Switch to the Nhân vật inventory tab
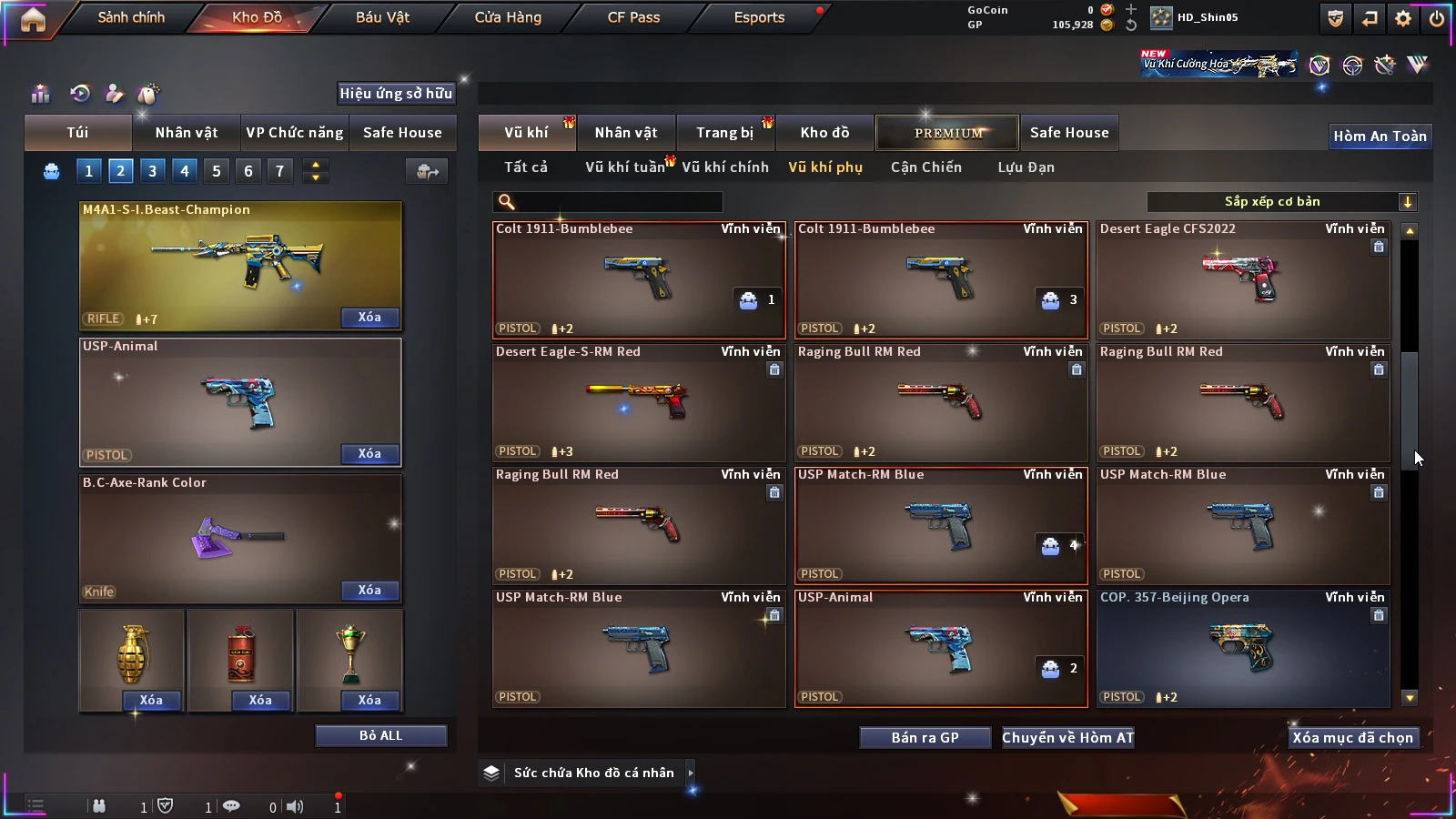 click(625, 133)
